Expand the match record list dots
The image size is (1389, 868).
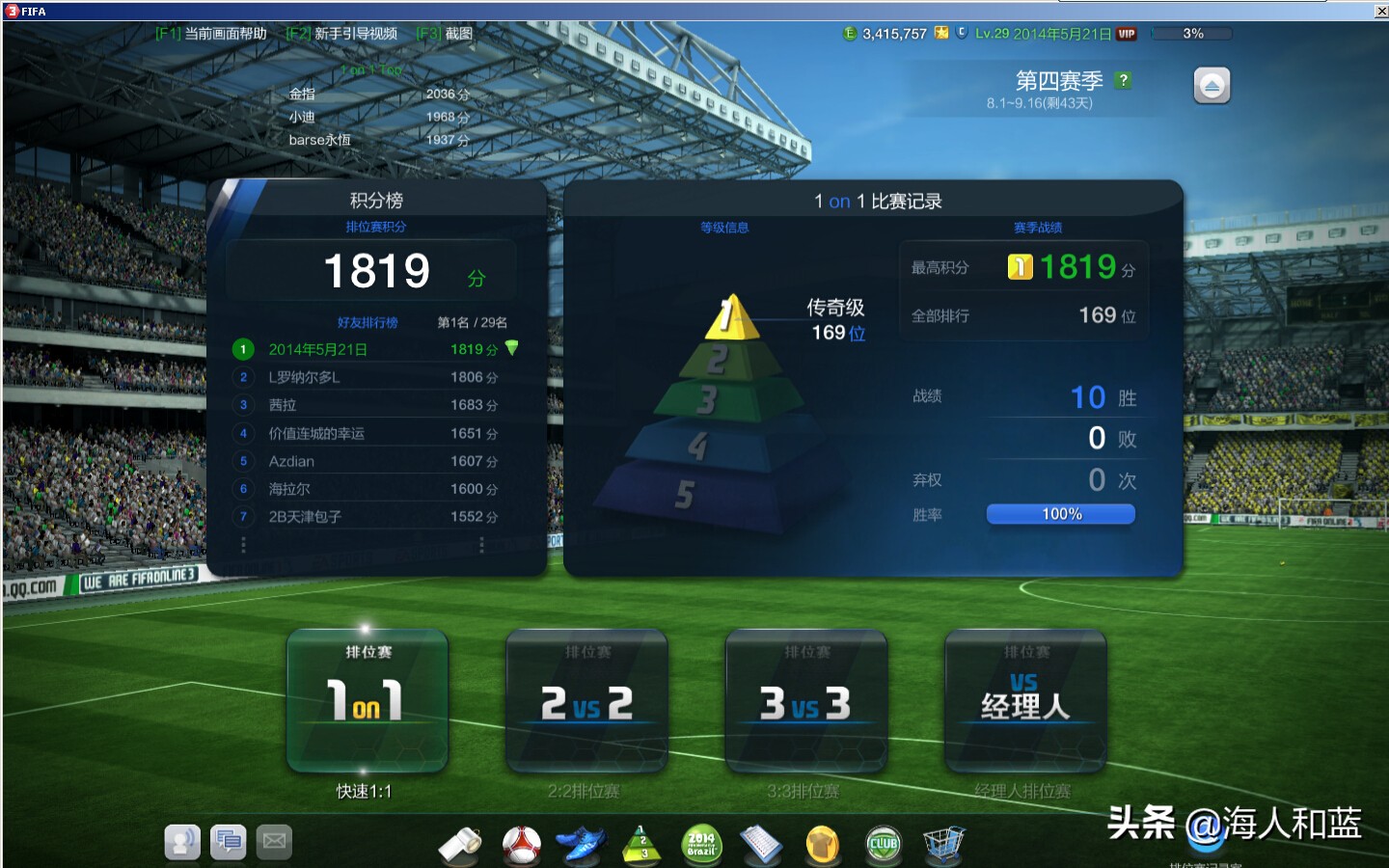coord(481,545)
